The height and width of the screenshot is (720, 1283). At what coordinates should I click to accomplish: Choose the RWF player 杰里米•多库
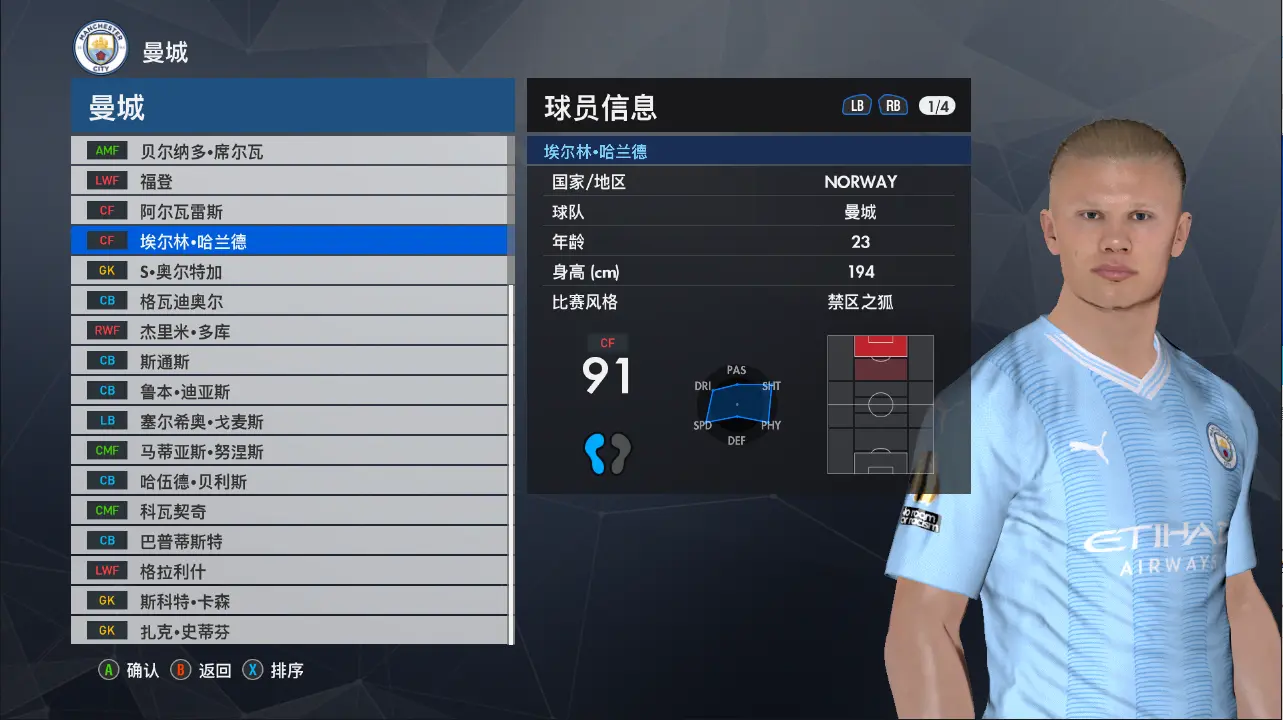[x=289, y=331]
